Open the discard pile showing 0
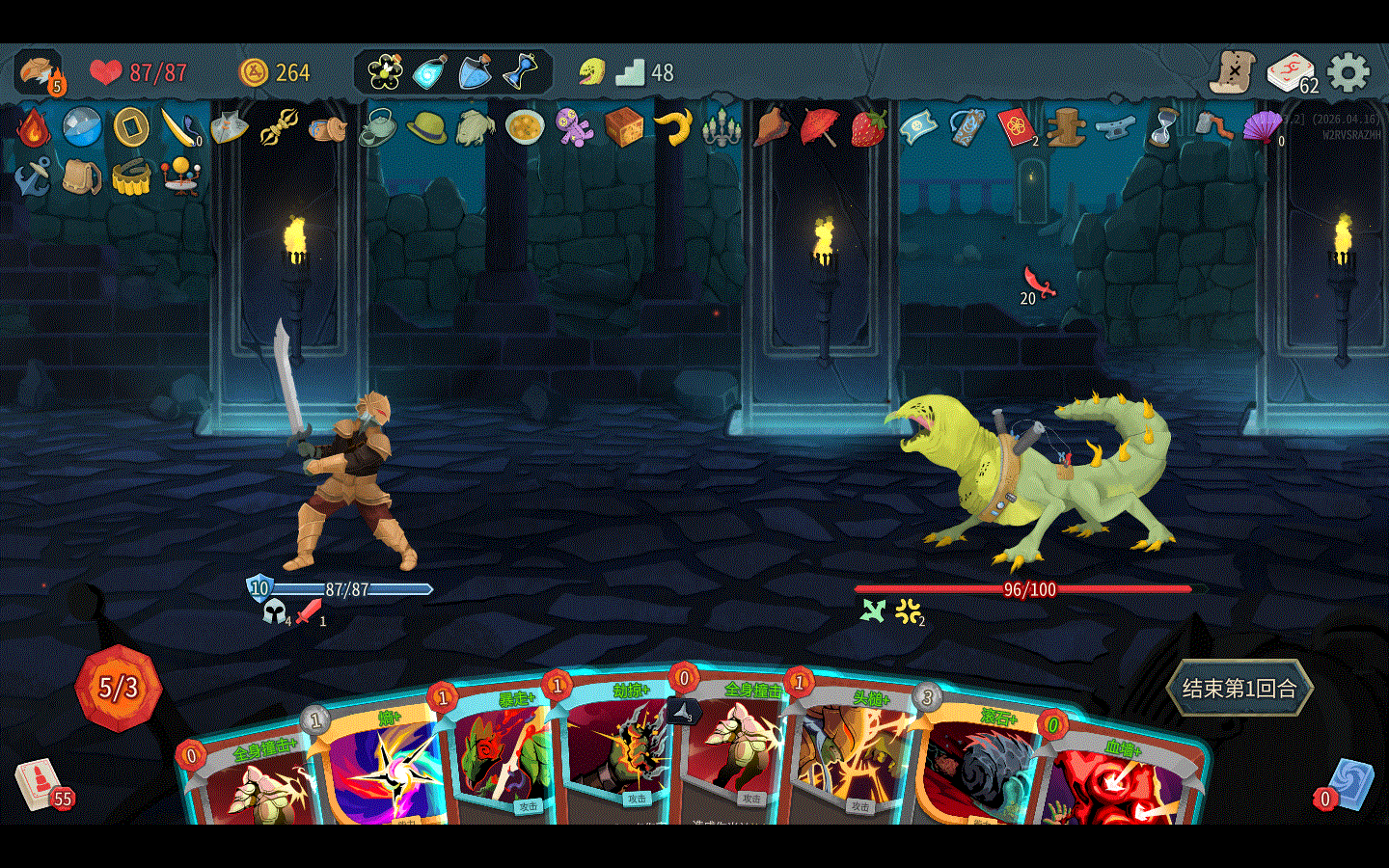1389x868 pixels. [x=1348, y=783]
